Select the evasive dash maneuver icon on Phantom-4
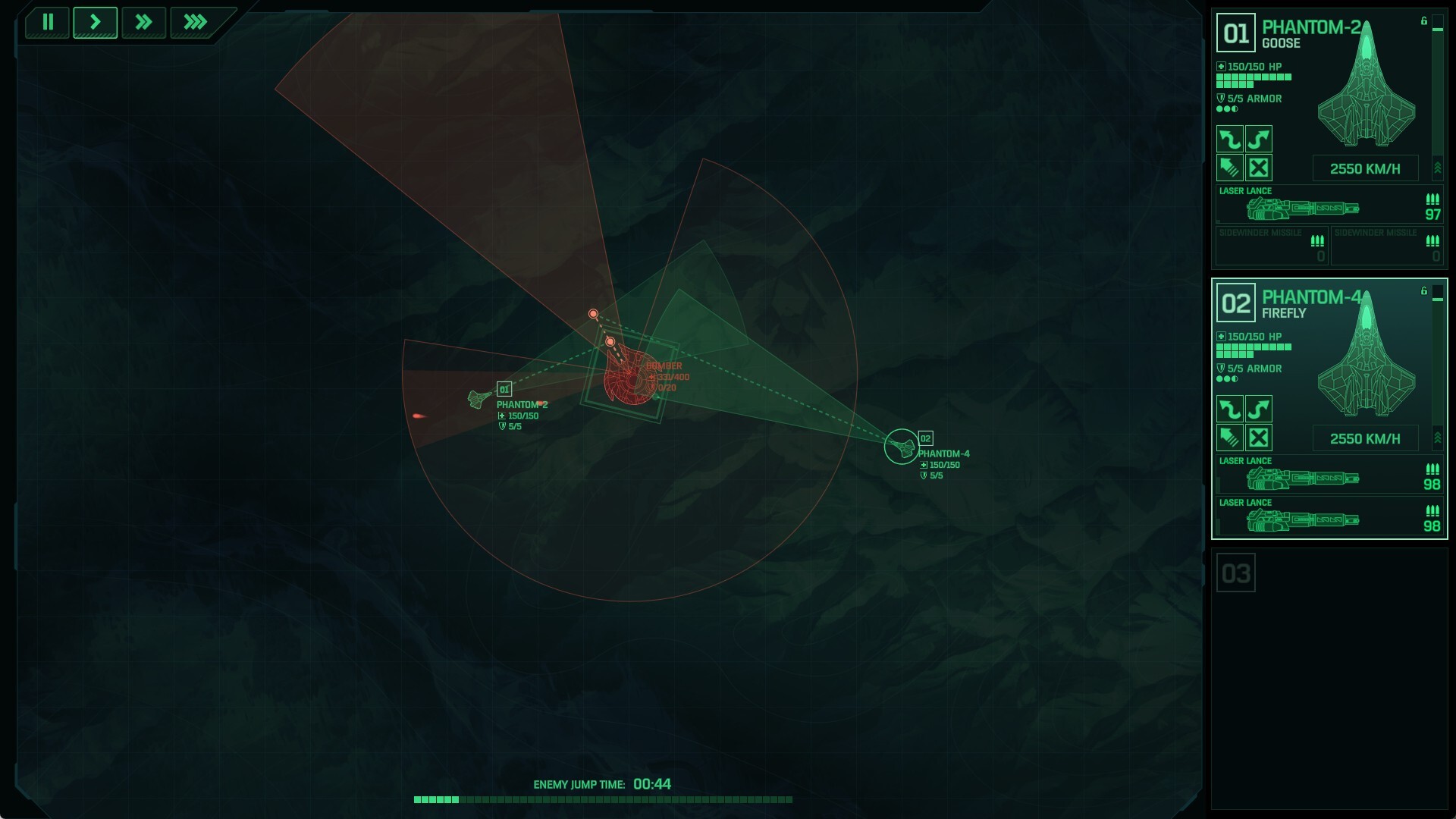The width and height of the screenshot is (1456, 819). (1230, 438)
